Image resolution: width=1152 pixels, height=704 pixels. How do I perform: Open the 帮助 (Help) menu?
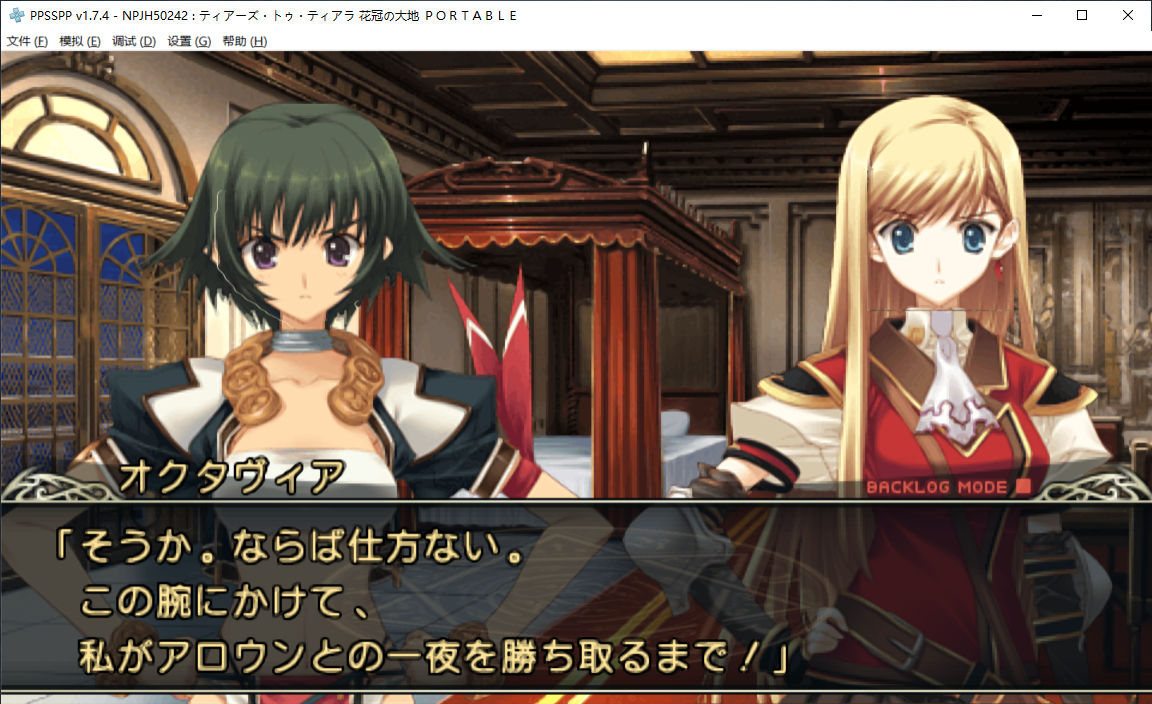click(244, 41)
